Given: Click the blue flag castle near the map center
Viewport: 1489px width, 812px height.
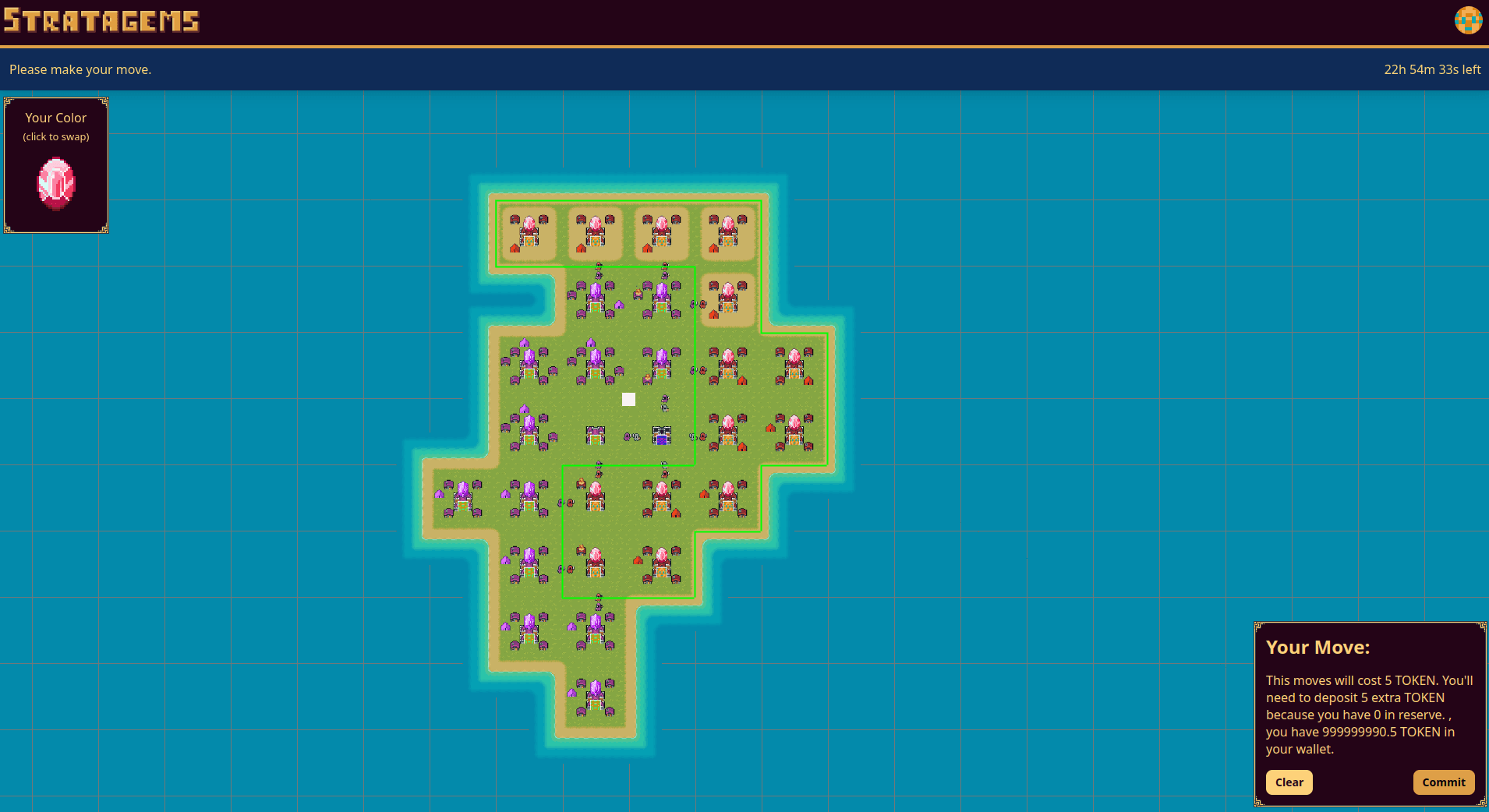Looking at the screenshot, I should pos(662,436).
